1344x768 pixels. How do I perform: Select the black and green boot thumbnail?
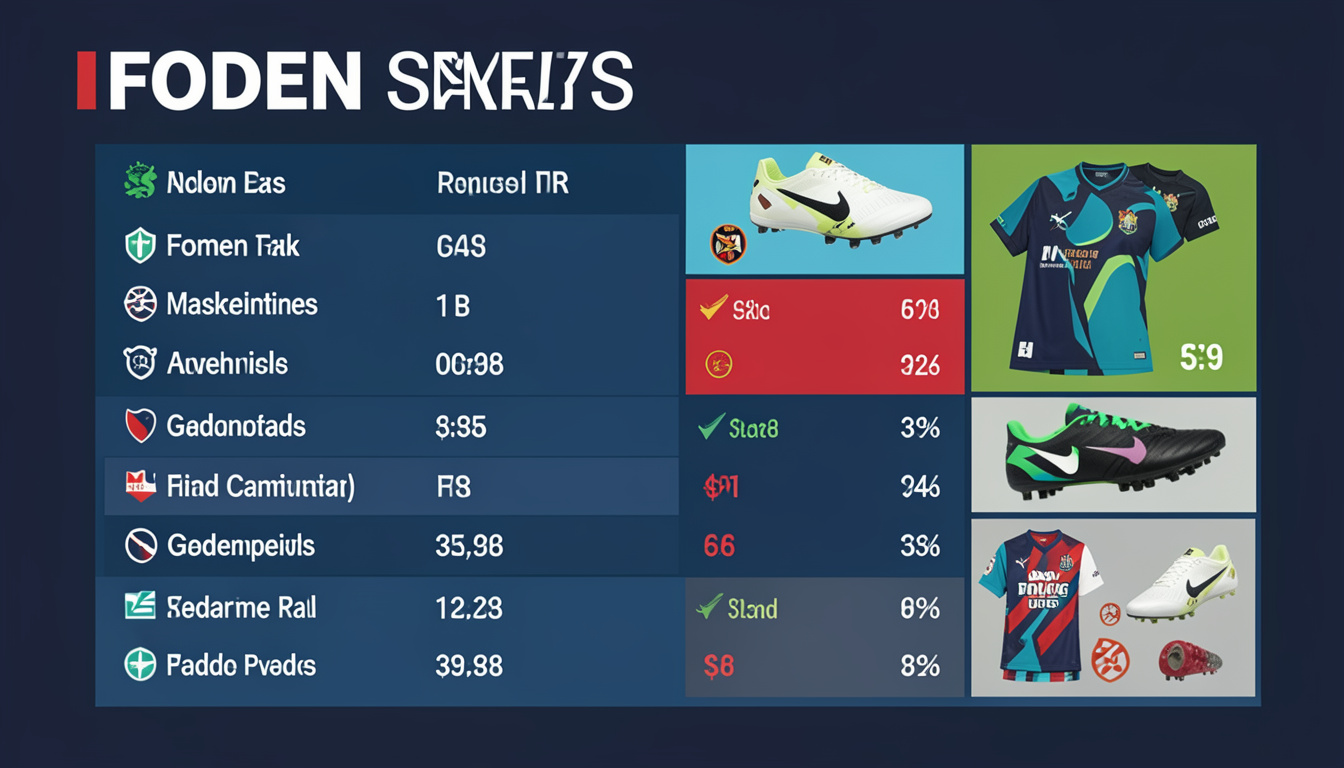[x=1113, y=455]
